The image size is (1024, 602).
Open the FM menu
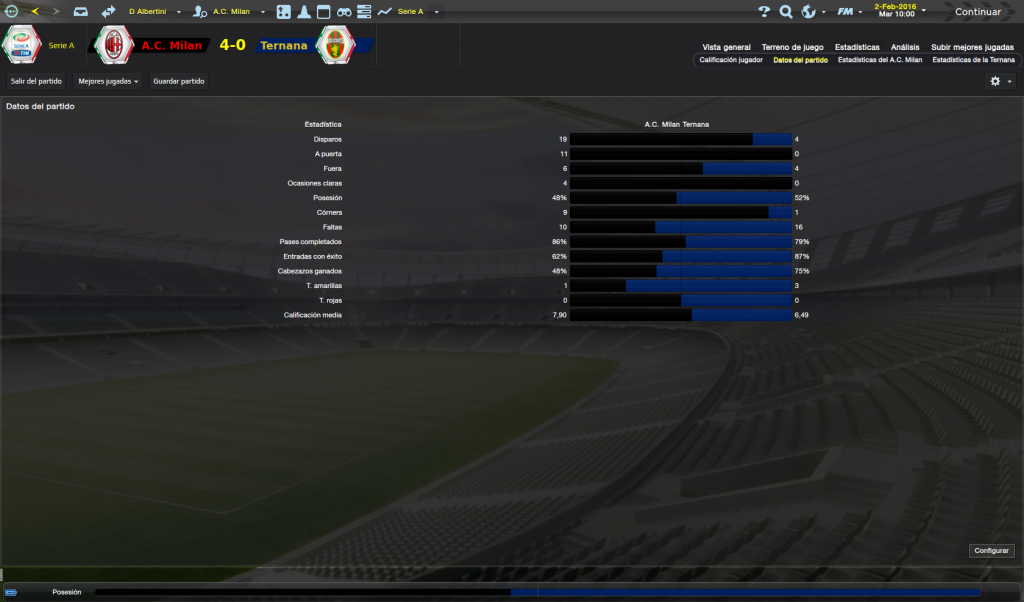(x=850, y=12)
